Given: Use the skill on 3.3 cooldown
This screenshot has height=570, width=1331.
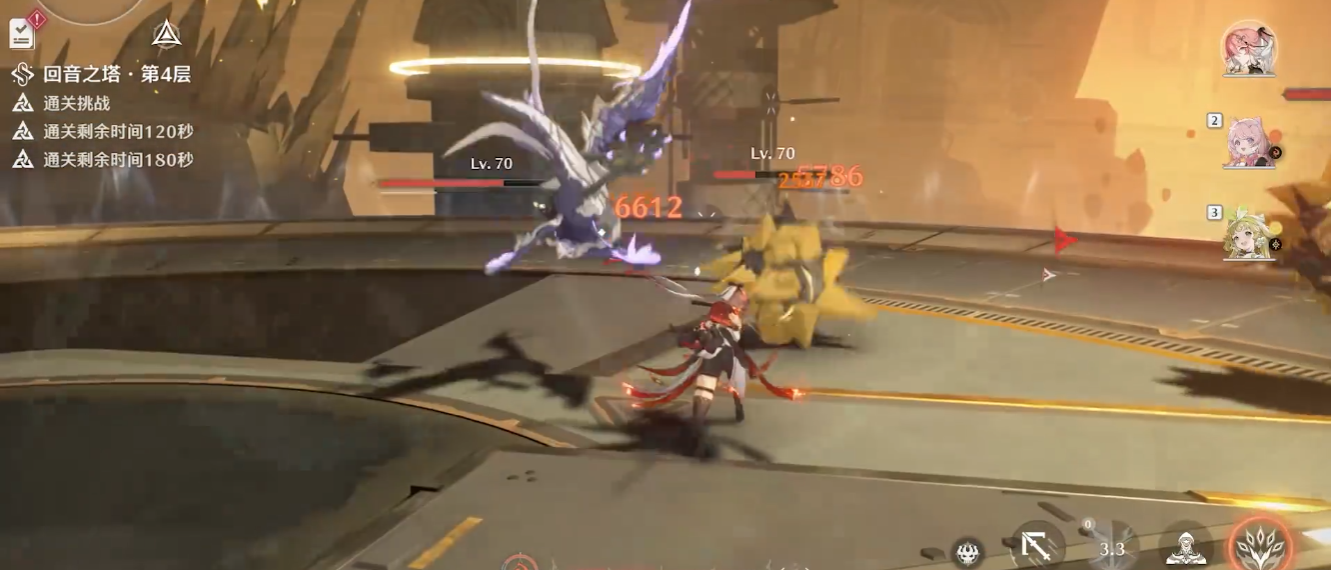Looking at the screenshot, I should [x=1111, y=547].
